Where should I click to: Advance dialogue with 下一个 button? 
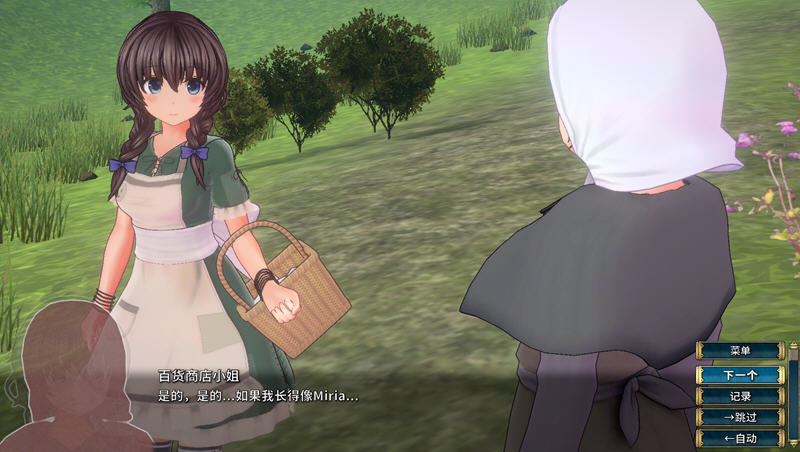pos(740,375)
